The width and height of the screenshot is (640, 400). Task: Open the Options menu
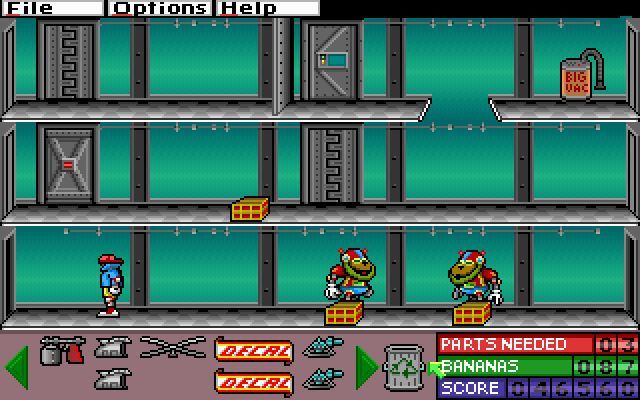(x=161, y=8)
